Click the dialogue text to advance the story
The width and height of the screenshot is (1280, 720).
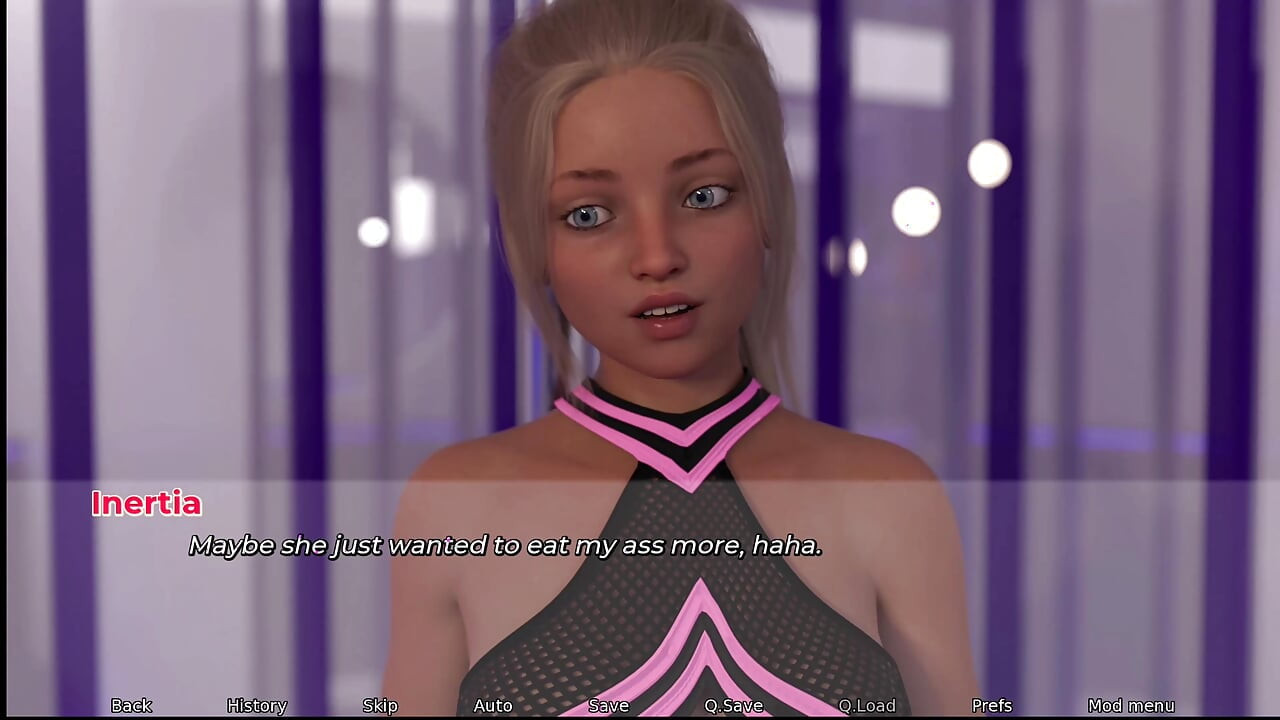coord(505,546)
